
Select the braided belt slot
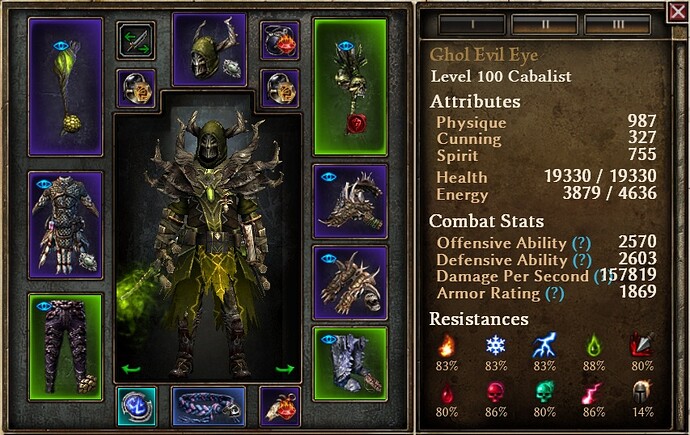point(208,407)
